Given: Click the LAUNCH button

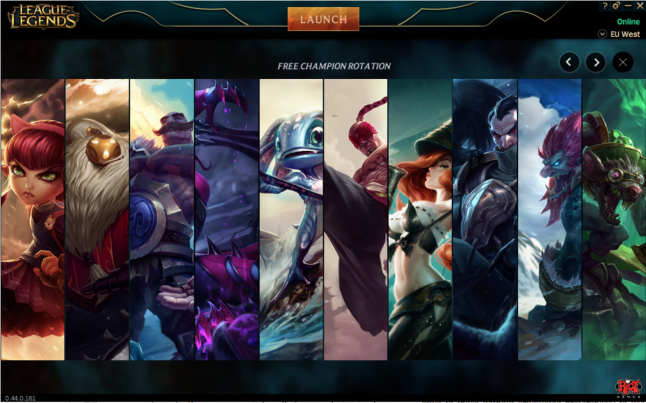Looking at the screenshot, I should (323, 19).
